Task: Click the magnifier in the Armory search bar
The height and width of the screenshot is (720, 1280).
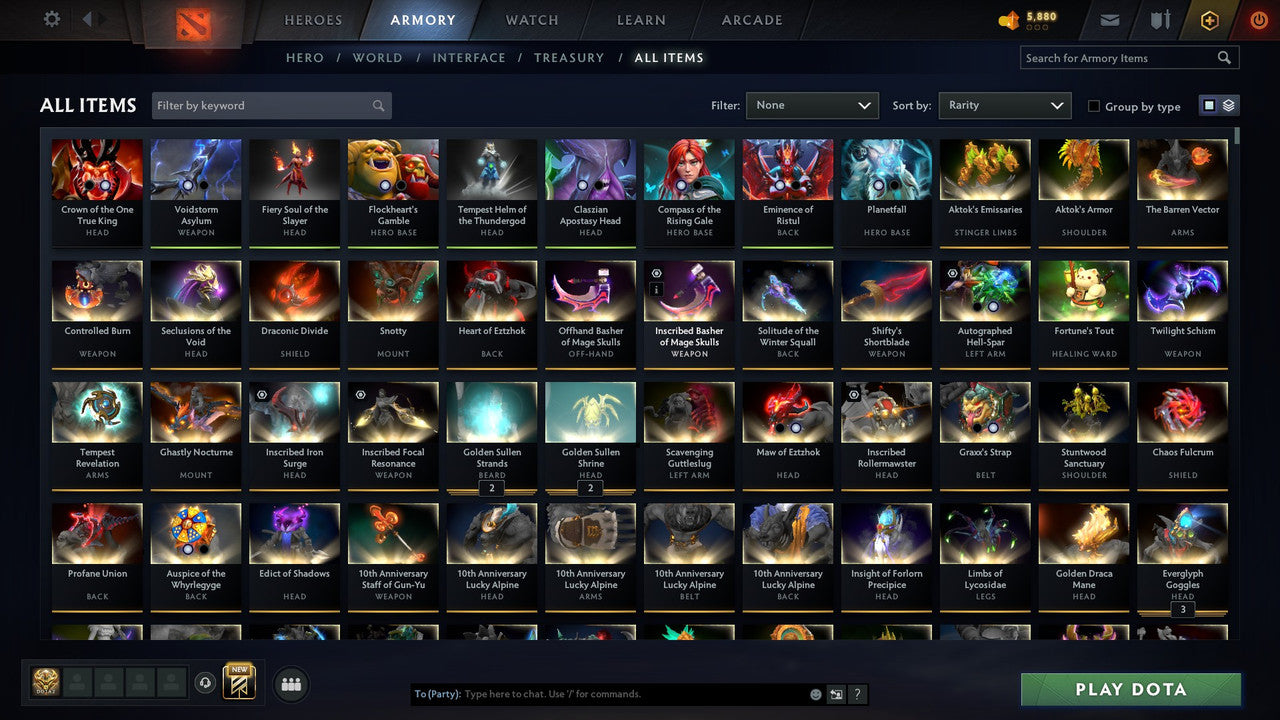Action: 1224,57
